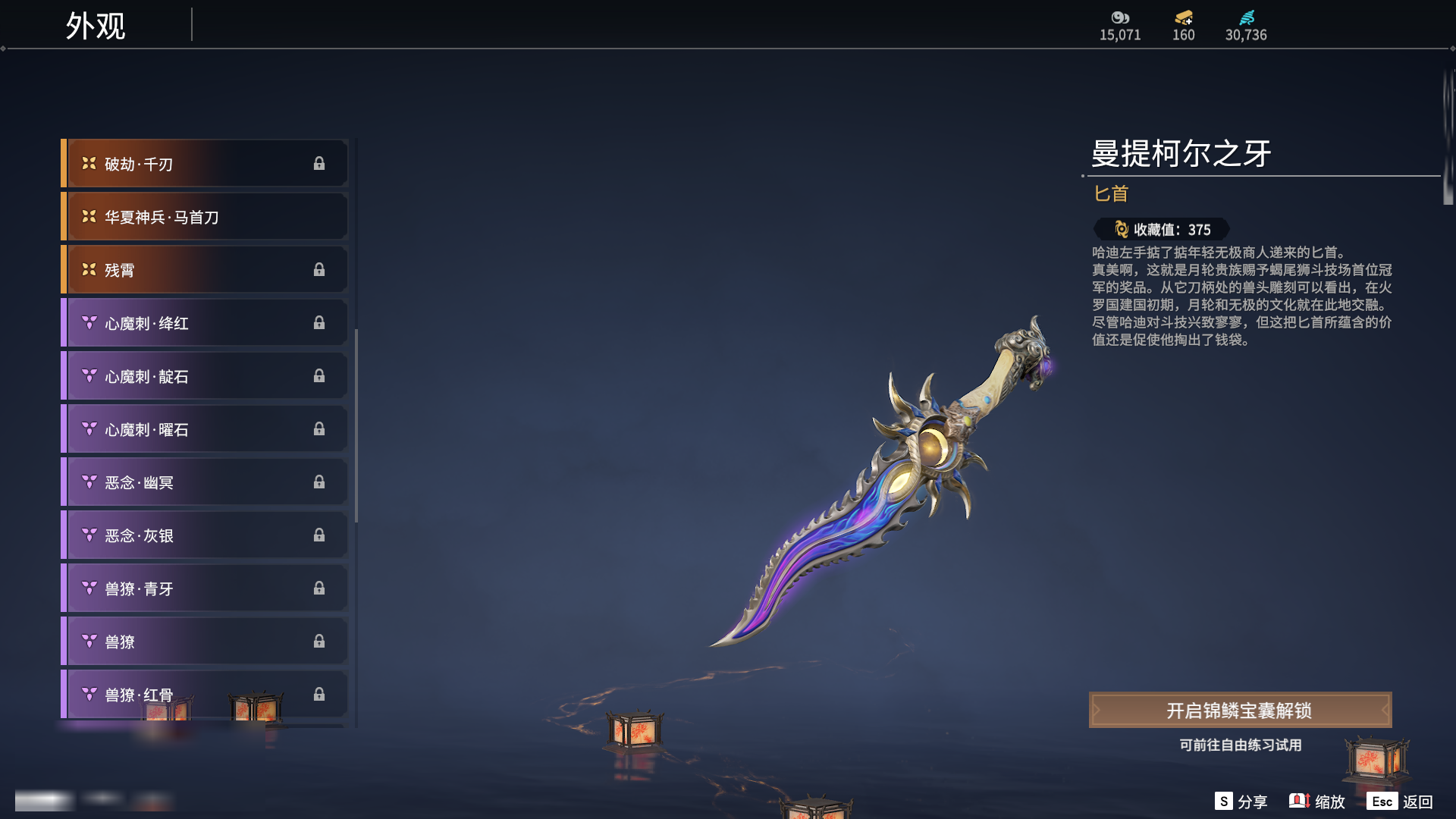The width and height of the screenshot is (1456, 819).
Task: Click the silver coin currency icon
Action: pos(1120,17)
